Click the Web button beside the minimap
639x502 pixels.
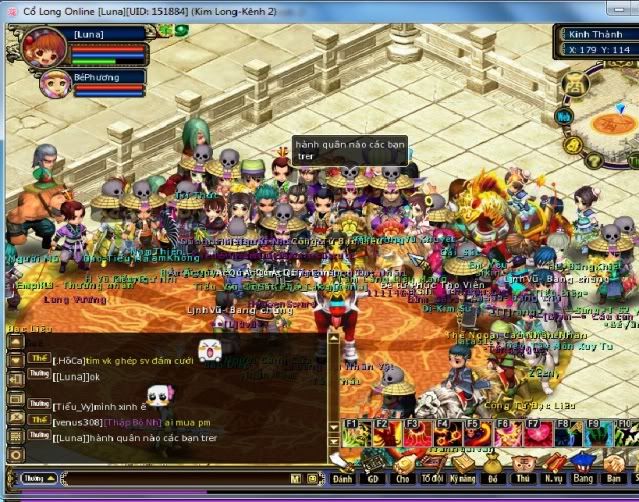click(x=564, y=116)
